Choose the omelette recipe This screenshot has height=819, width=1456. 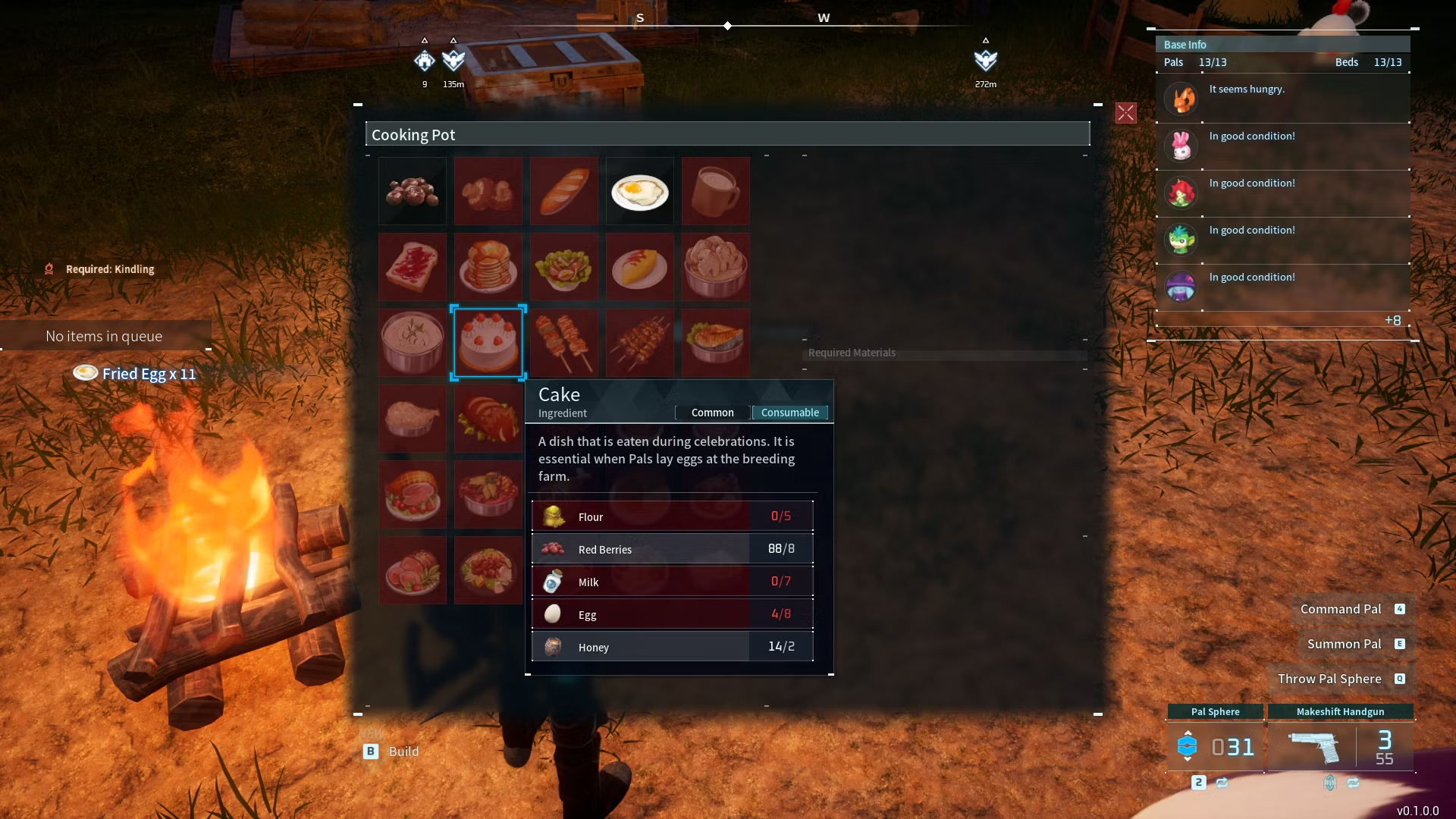(x=639, y=267)
